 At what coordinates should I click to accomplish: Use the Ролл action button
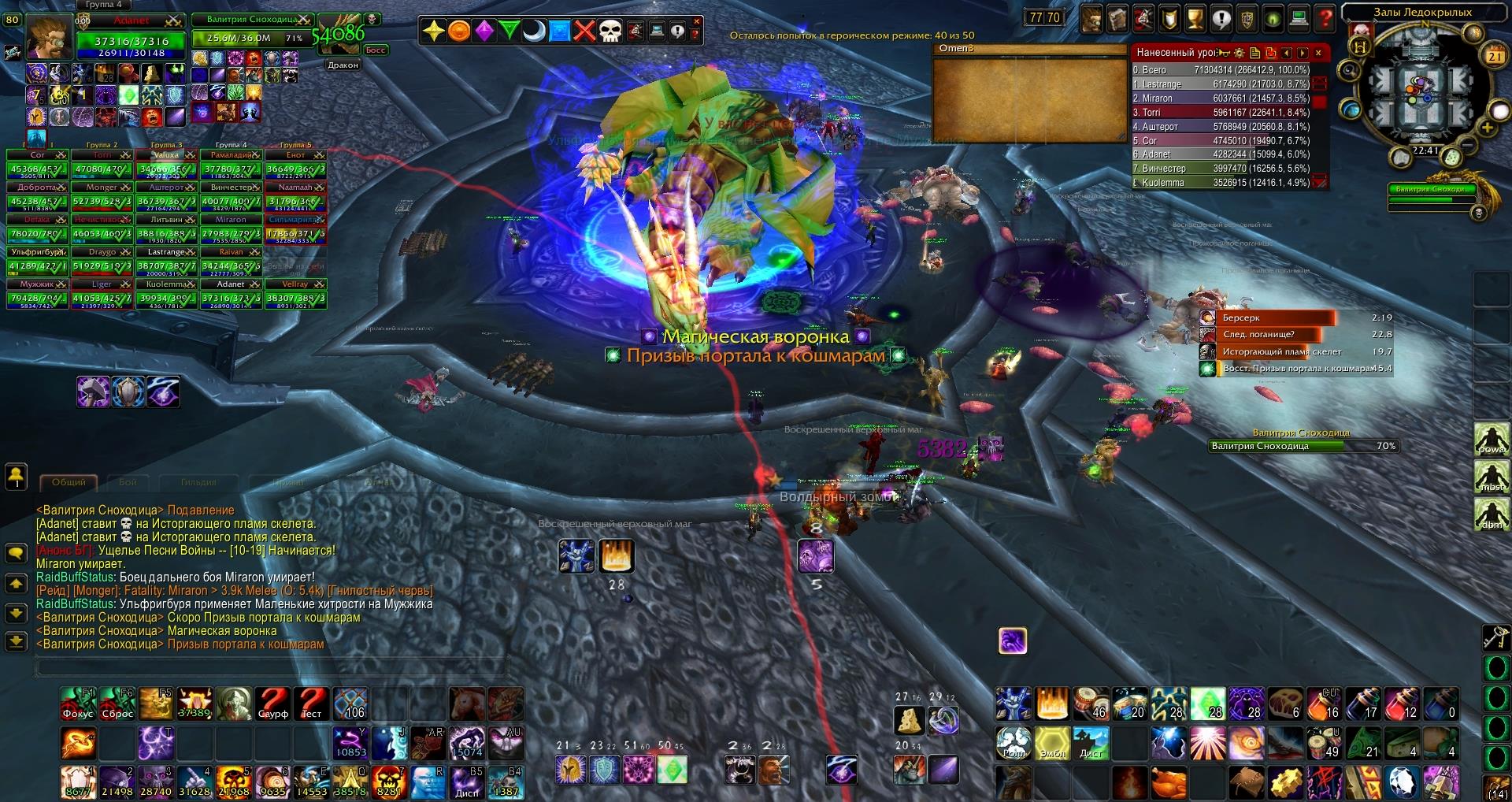click(x=1014, y=743)
